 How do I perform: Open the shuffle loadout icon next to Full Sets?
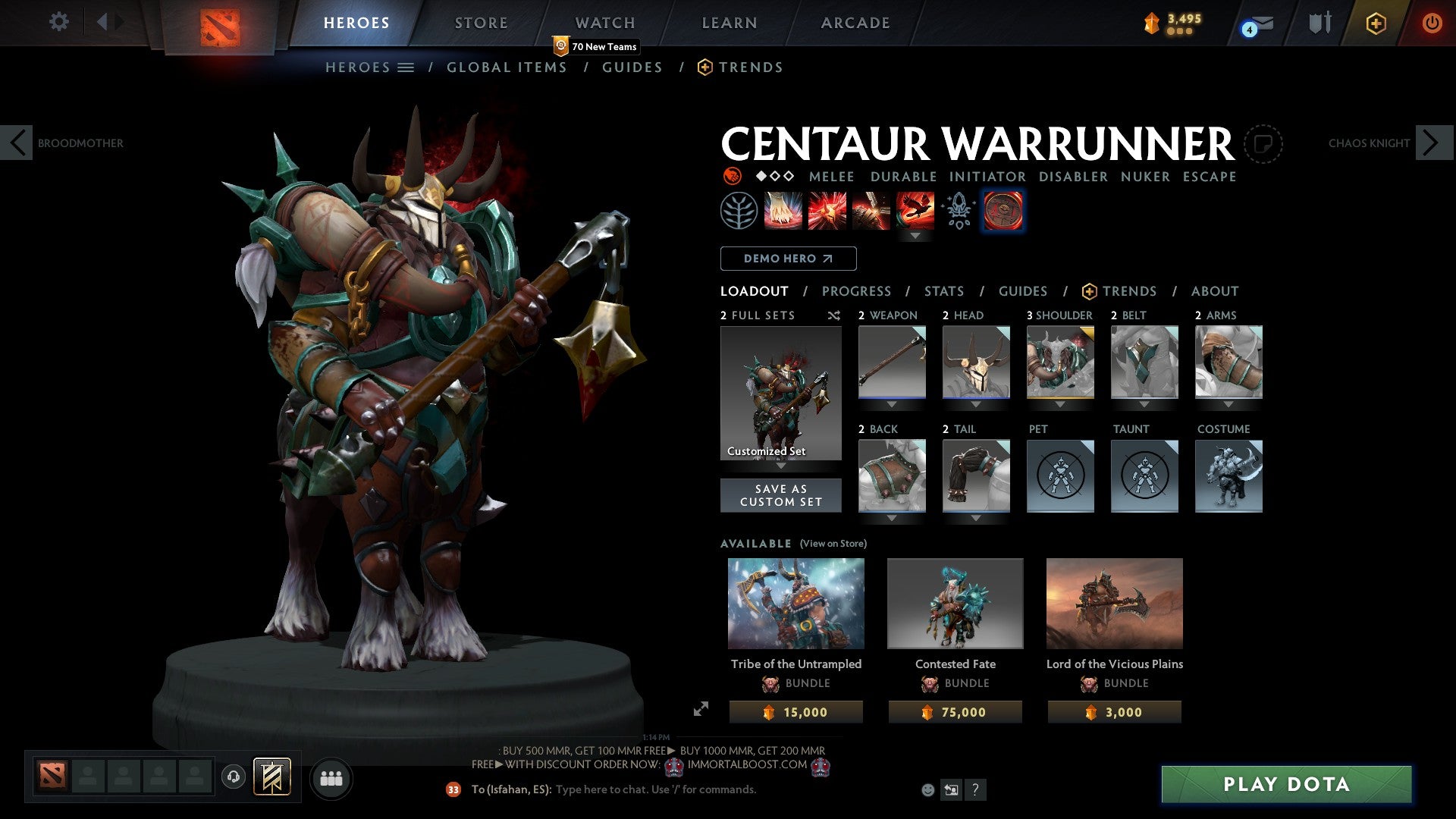pyautogui.click(x=833, y=315)
